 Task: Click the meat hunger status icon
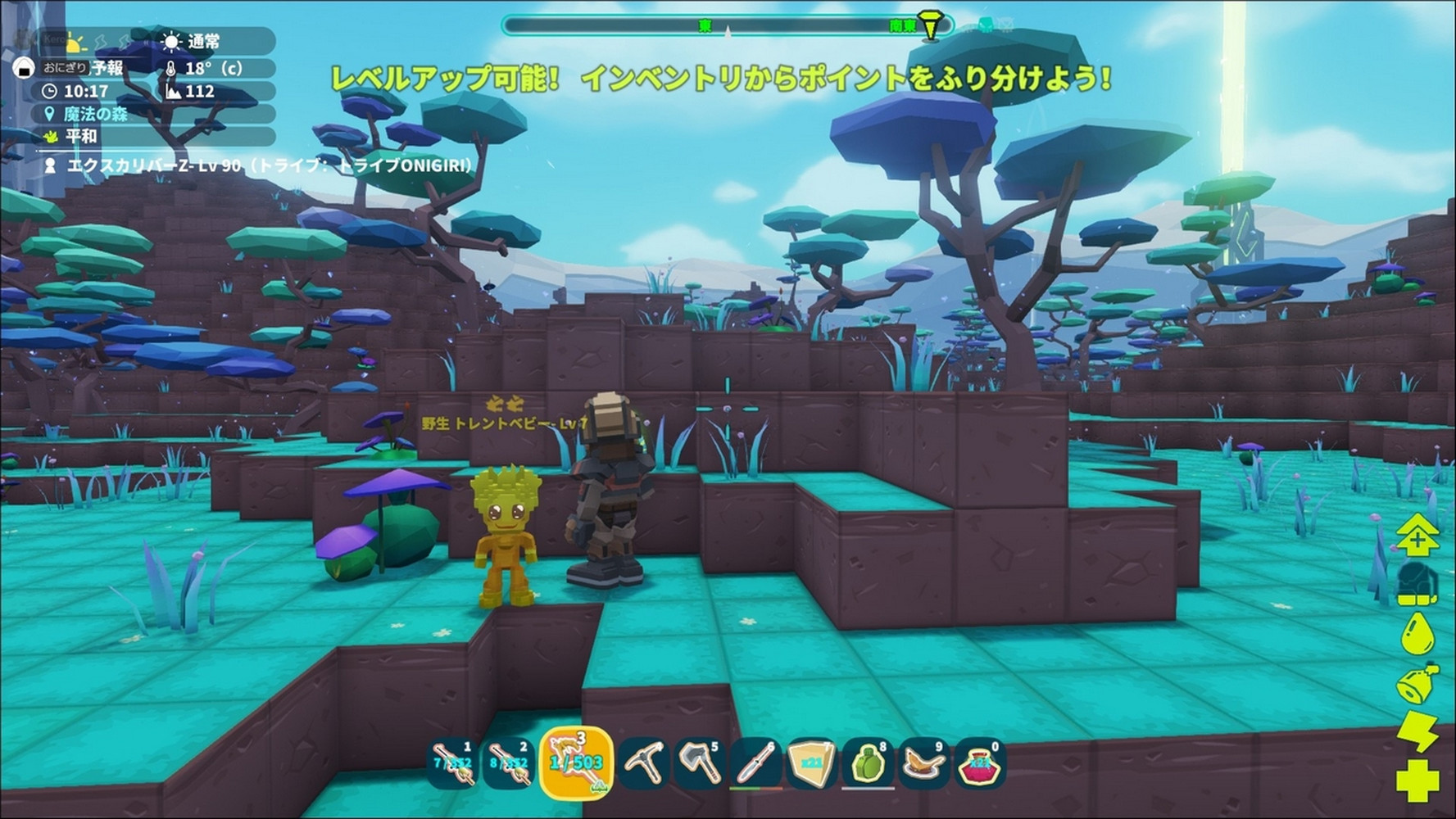[1417, 683]
